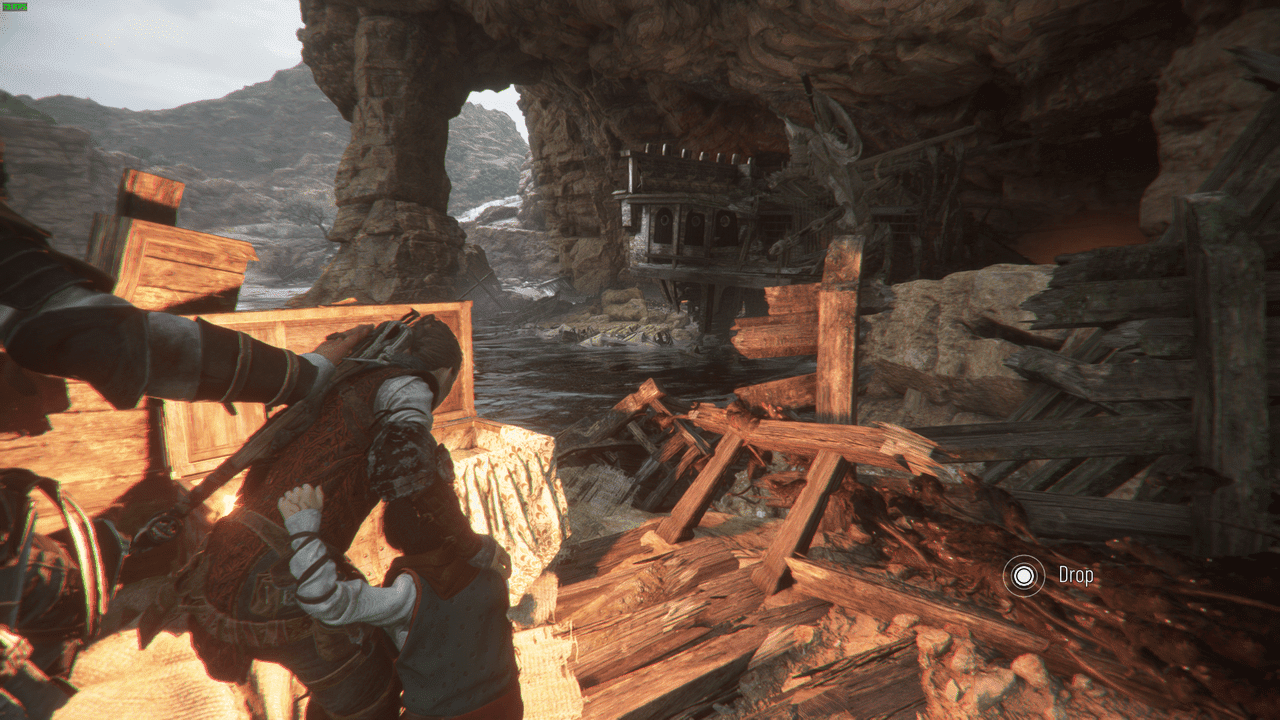The height and width of the screenshot is (720, 1280).
Task: Click the circular Drop button prompt icon
Action: click(x=1024, y=576)
